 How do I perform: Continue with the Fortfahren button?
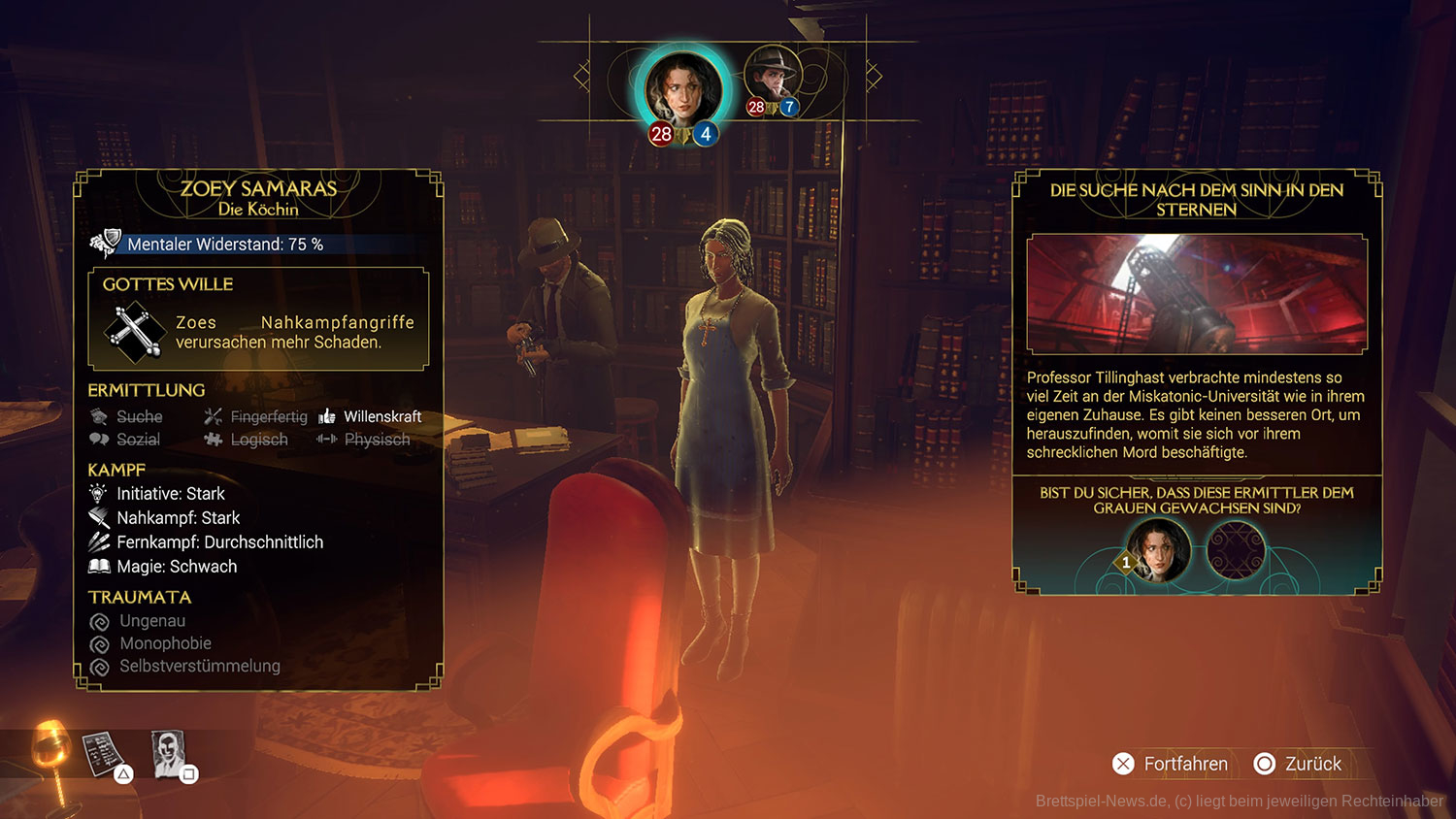coord(1170,764)
